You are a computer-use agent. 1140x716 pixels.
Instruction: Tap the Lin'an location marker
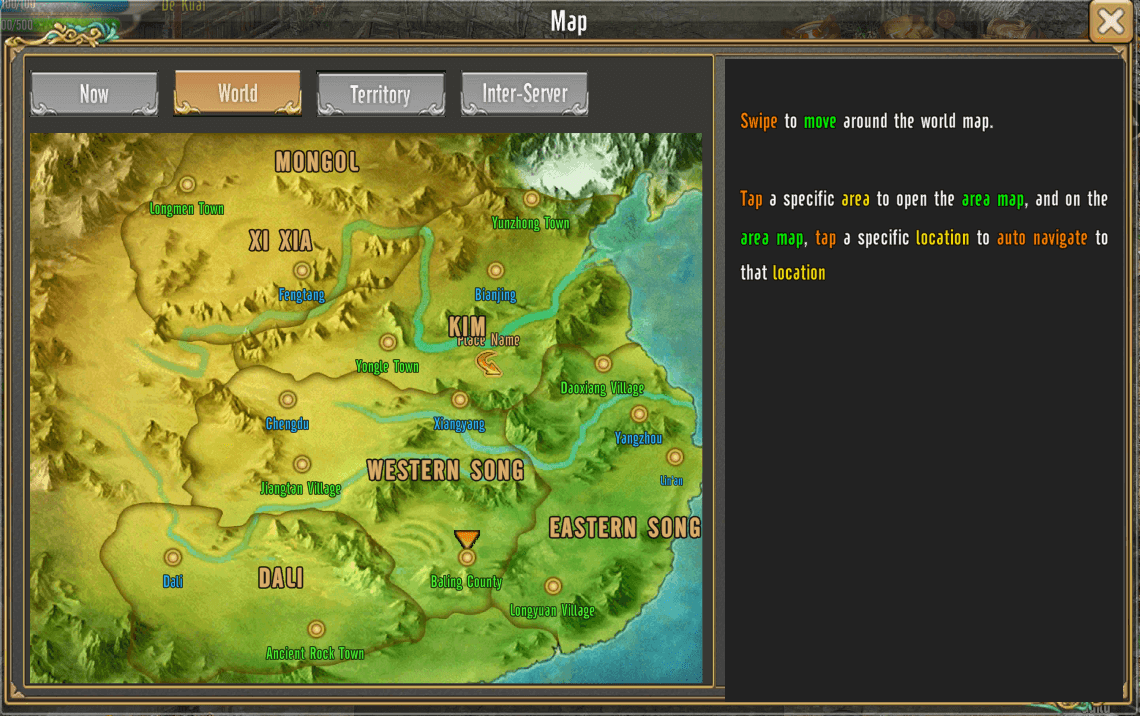pyautogui.click(x=674, y=458)
